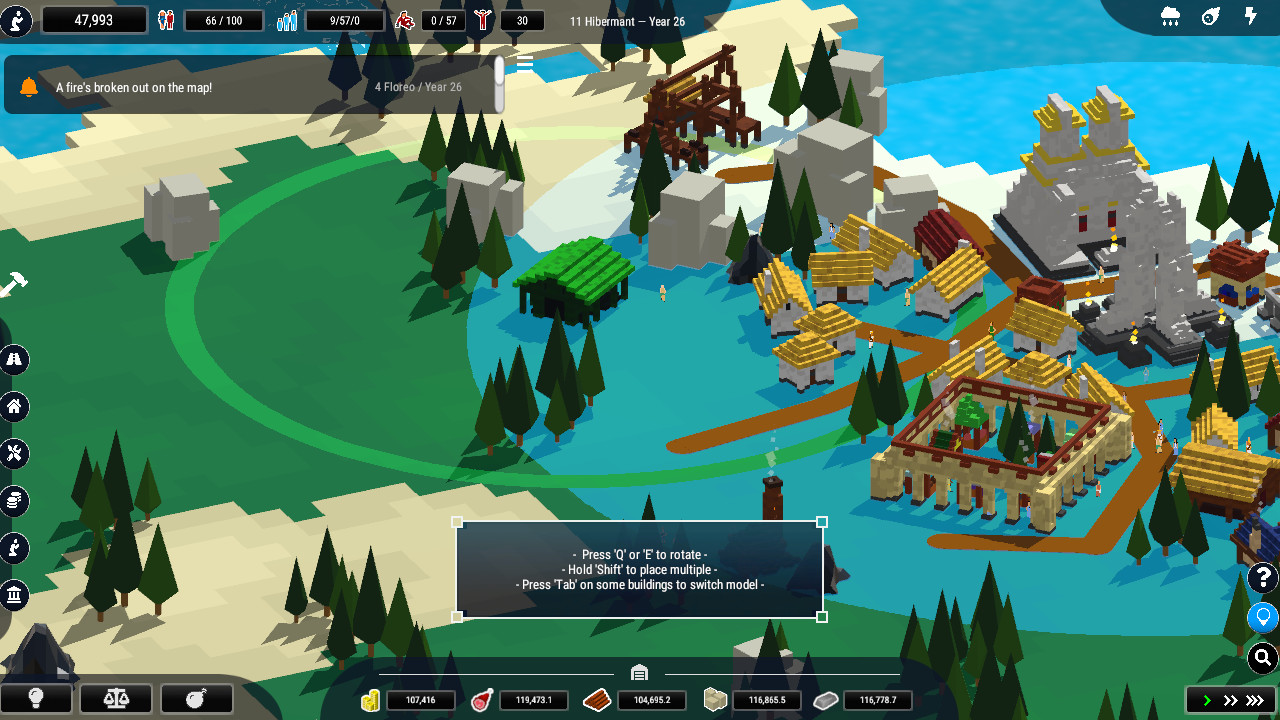
Task: Open the columned monument building category
Action: [x=14, y=596]
